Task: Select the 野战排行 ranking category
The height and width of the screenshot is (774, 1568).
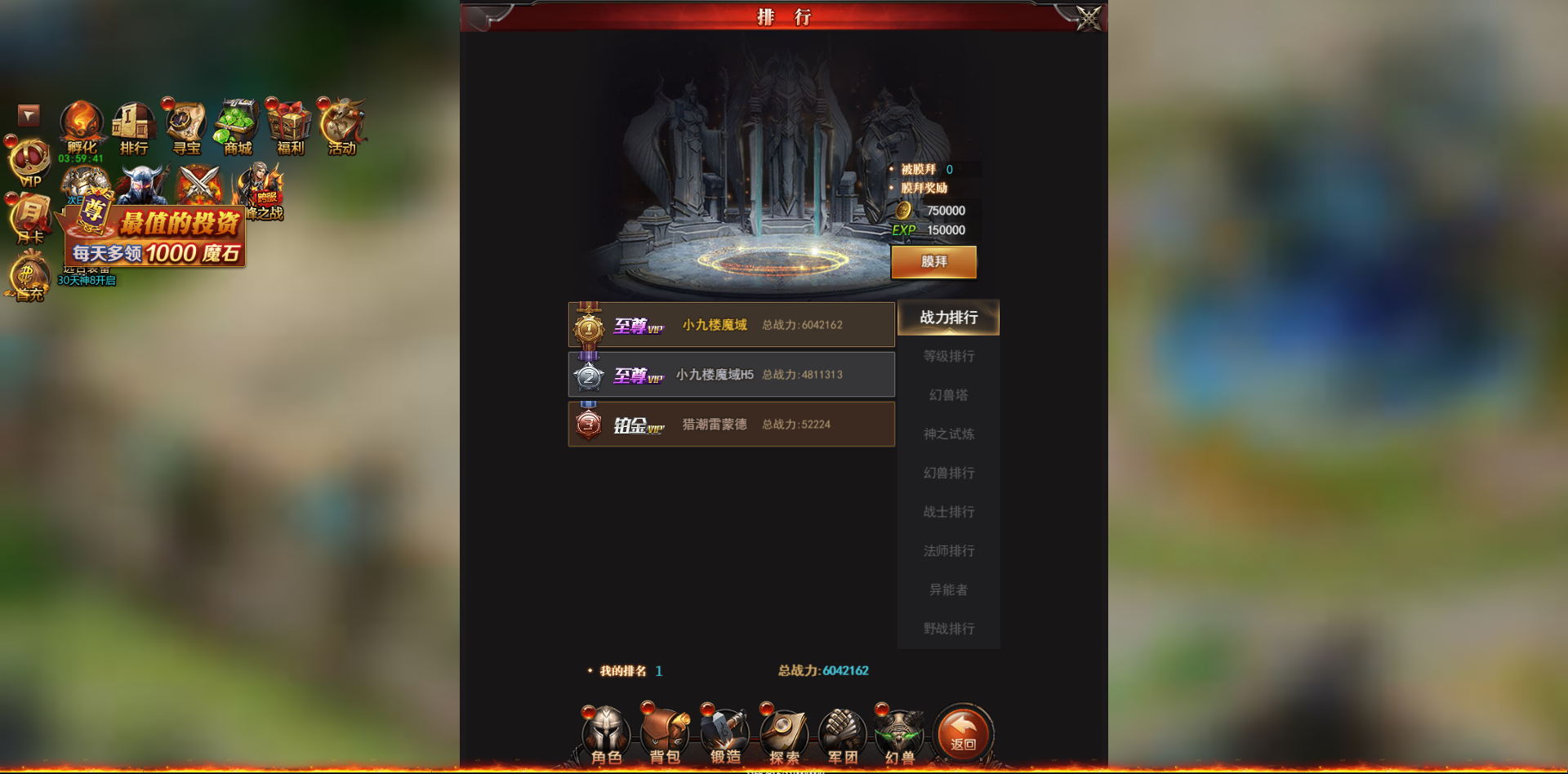Action: [x=947, y=629]
